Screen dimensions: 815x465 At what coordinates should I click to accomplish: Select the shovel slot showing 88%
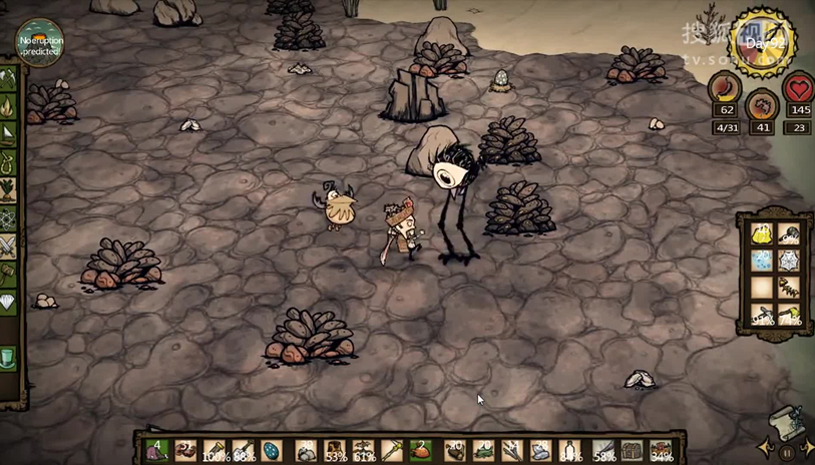click(x=243, y=451)
